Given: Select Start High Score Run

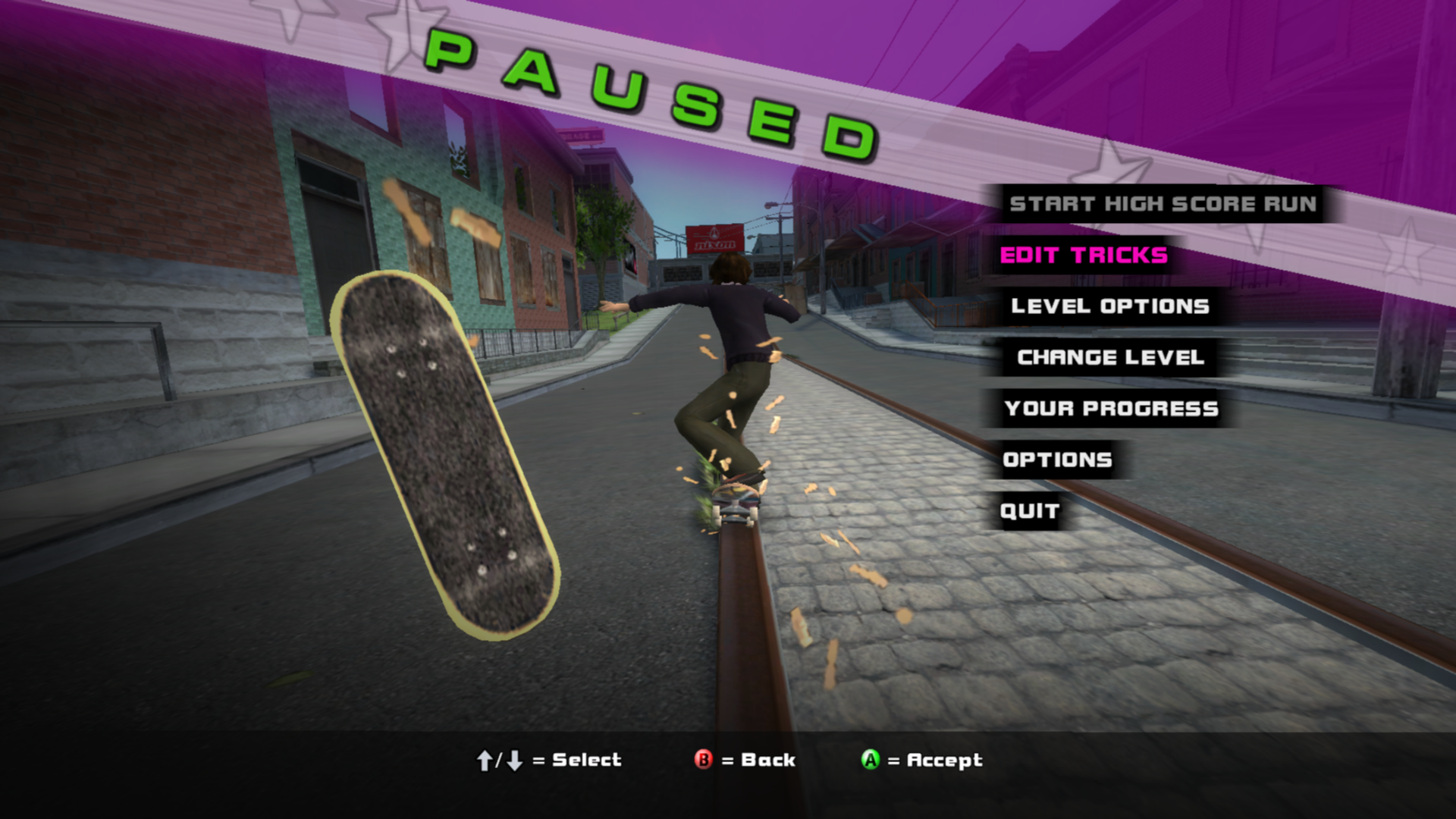Looking at the screenshot, I should pyautogui.click(x=1163, y=204).
